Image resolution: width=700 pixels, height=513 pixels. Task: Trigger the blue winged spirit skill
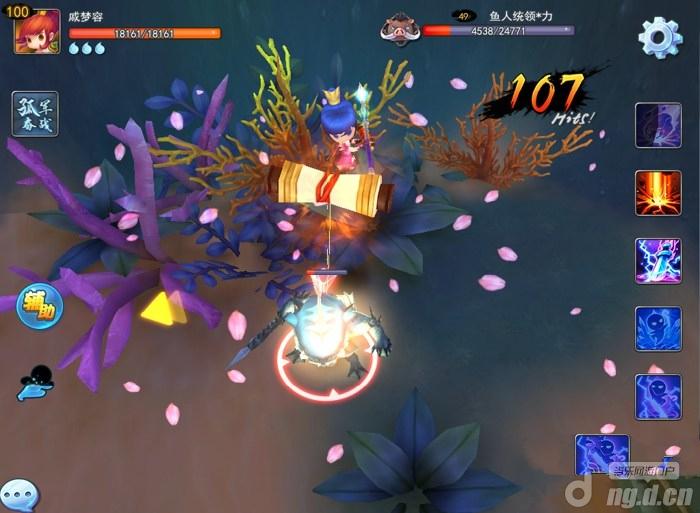(658, 329)
